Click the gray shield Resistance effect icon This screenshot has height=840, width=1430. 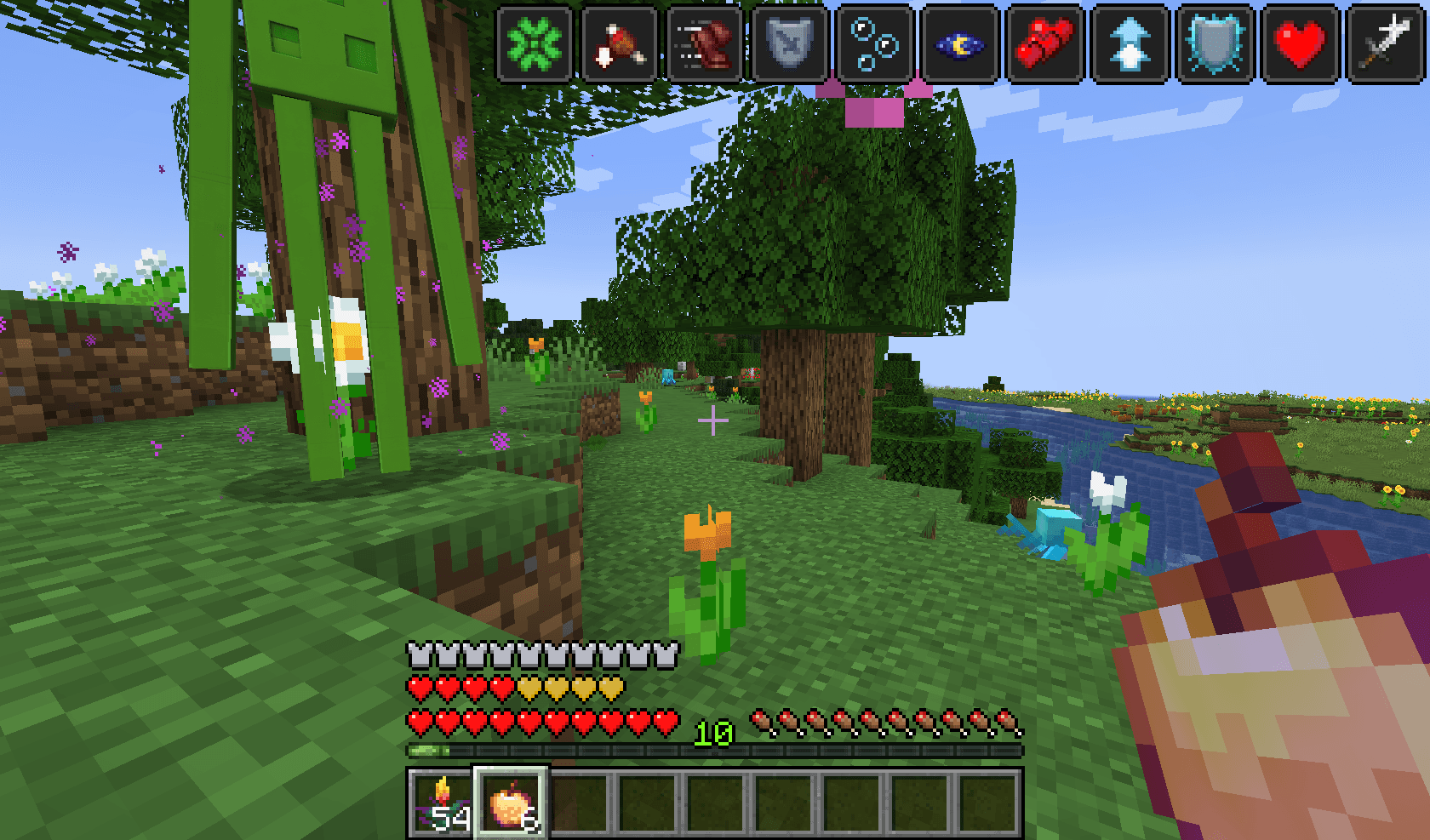(790, 44)
